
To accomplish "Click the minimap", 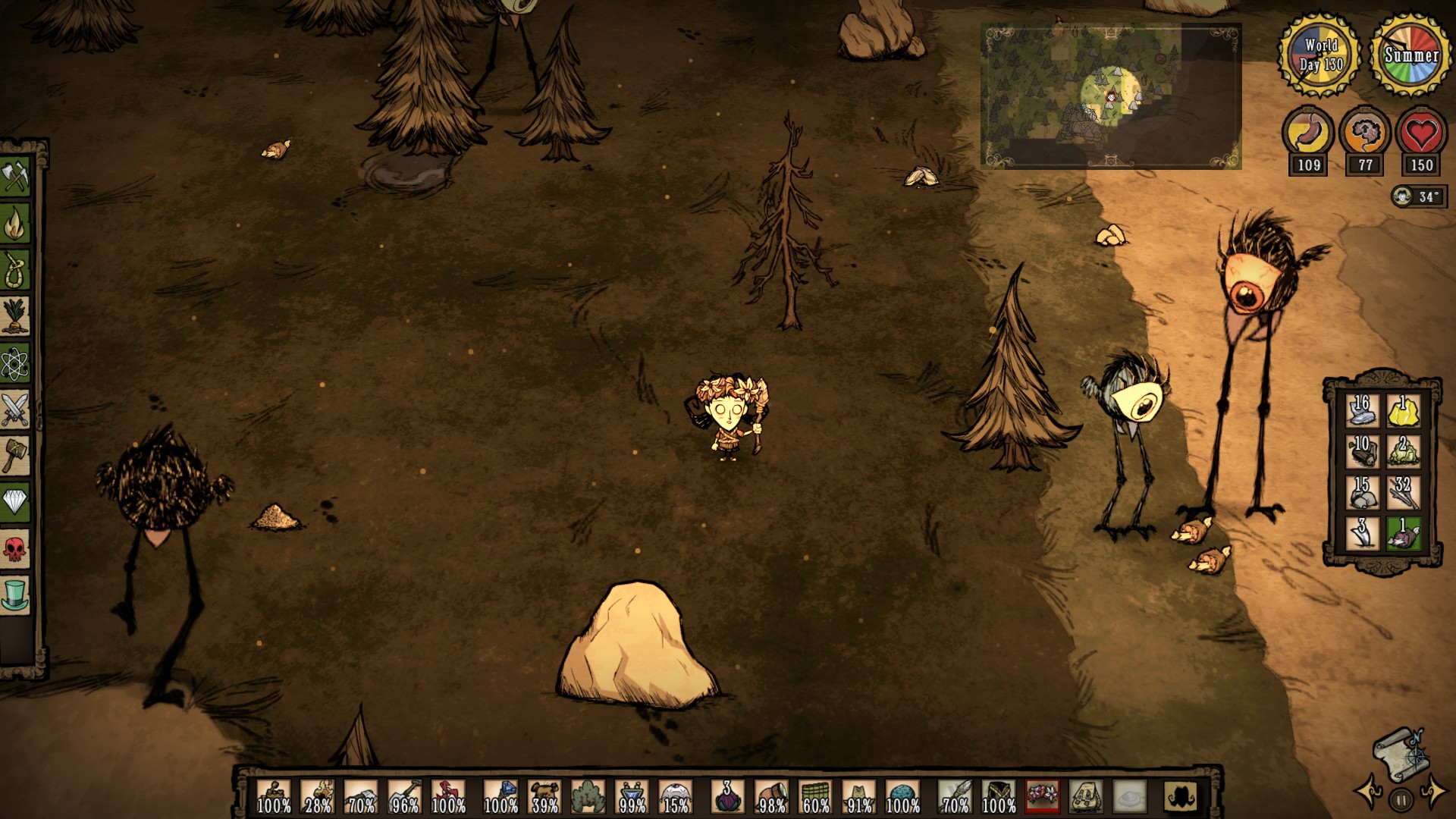I will click(1111, 96).
